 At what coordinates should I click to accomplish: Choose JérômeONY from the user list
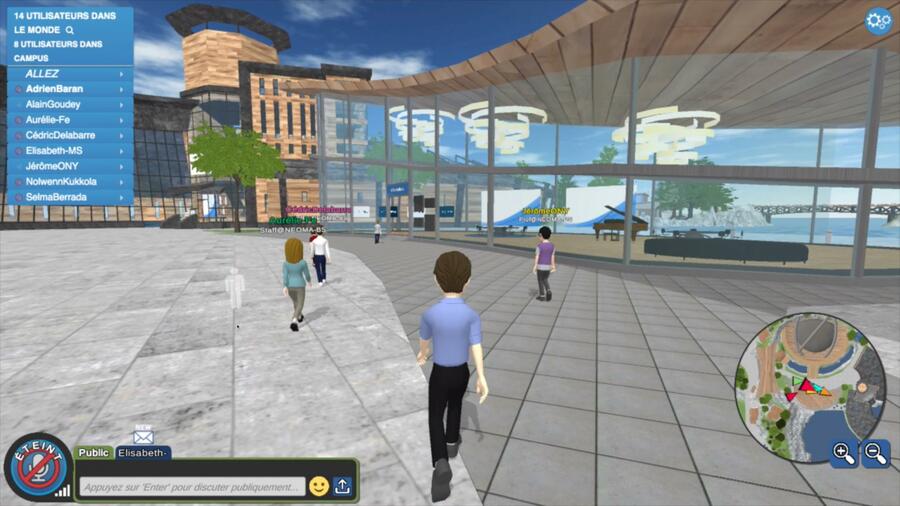[69, 166]
